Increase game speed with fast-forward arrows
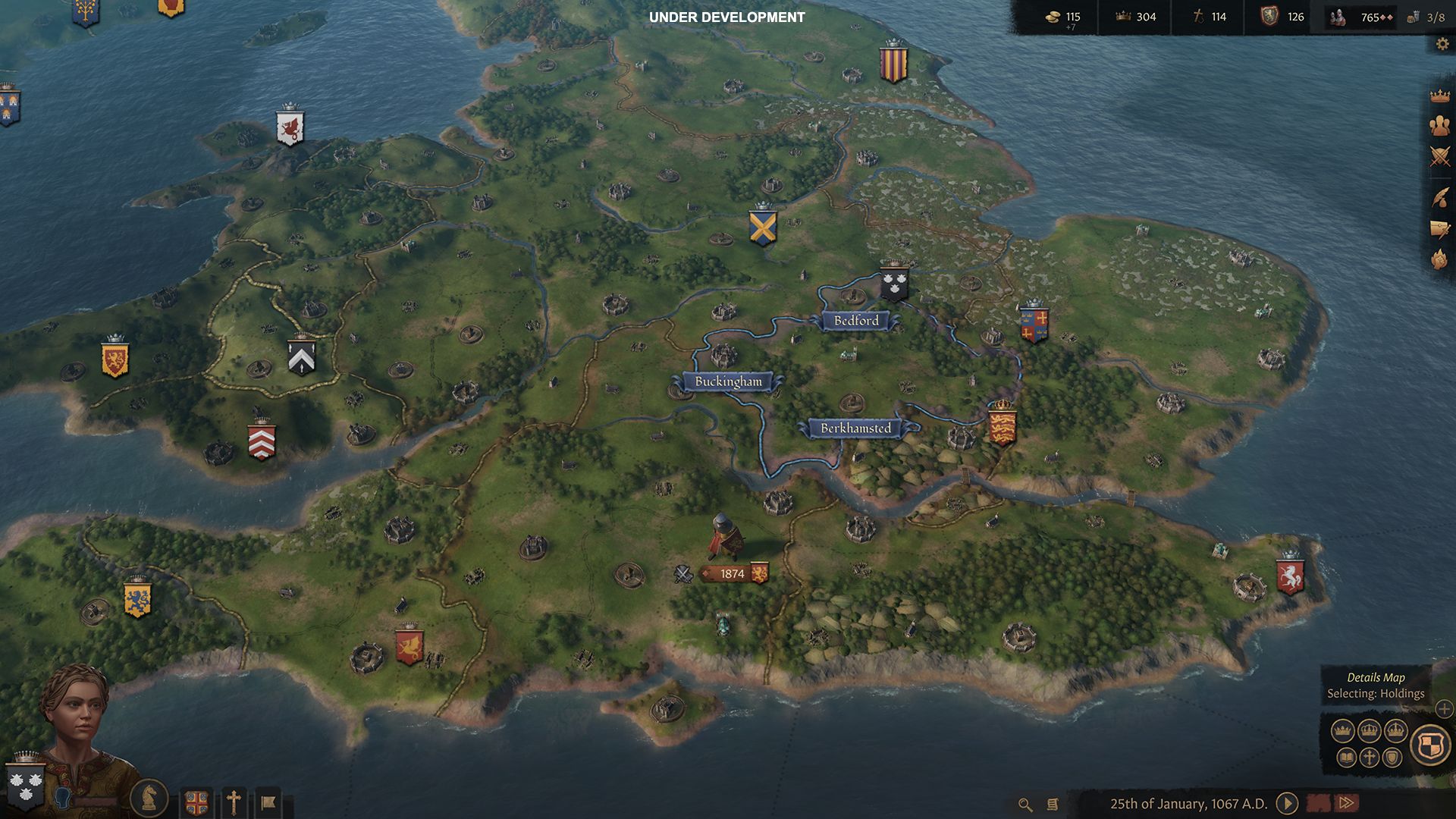 pos(1347,803)
